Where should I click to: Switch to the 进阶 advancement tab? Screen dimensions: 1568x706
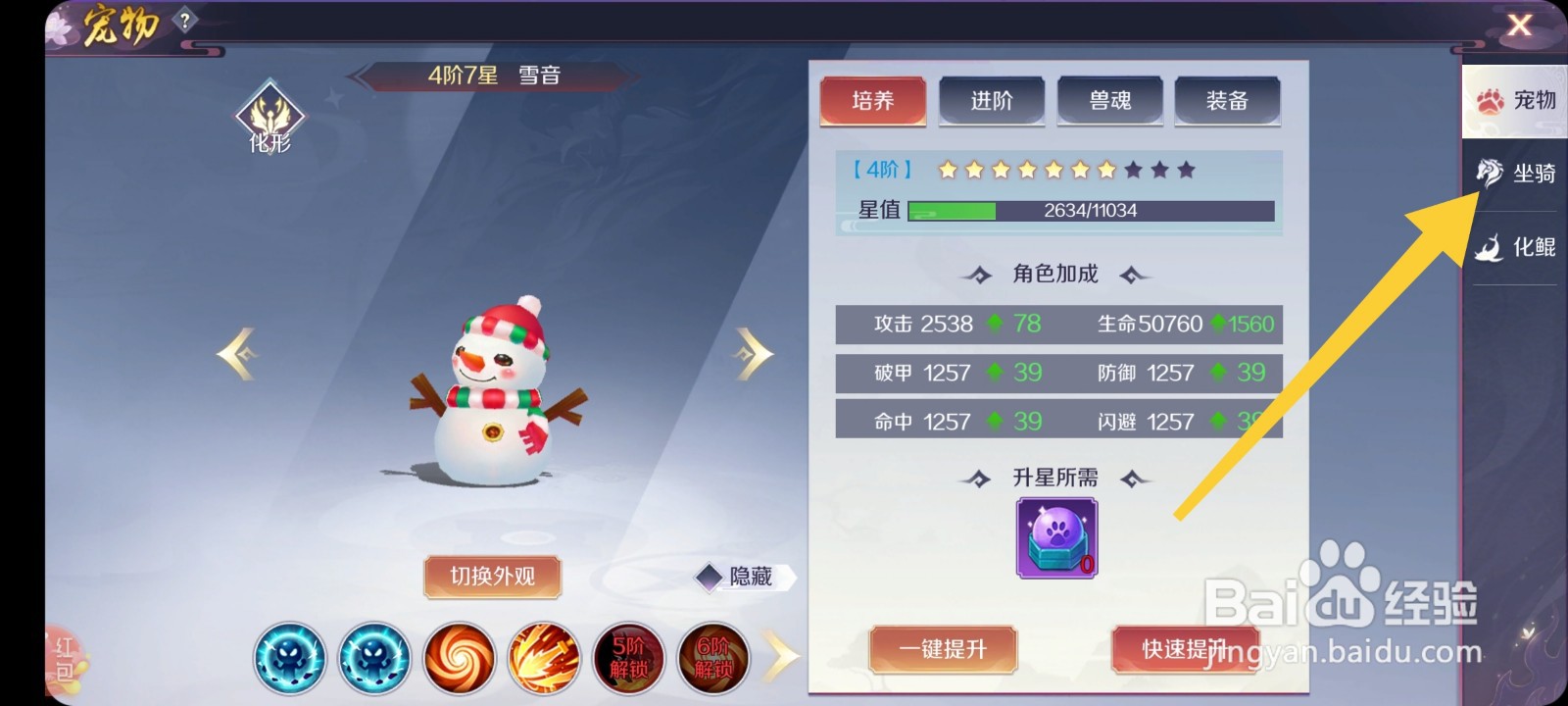991,101
